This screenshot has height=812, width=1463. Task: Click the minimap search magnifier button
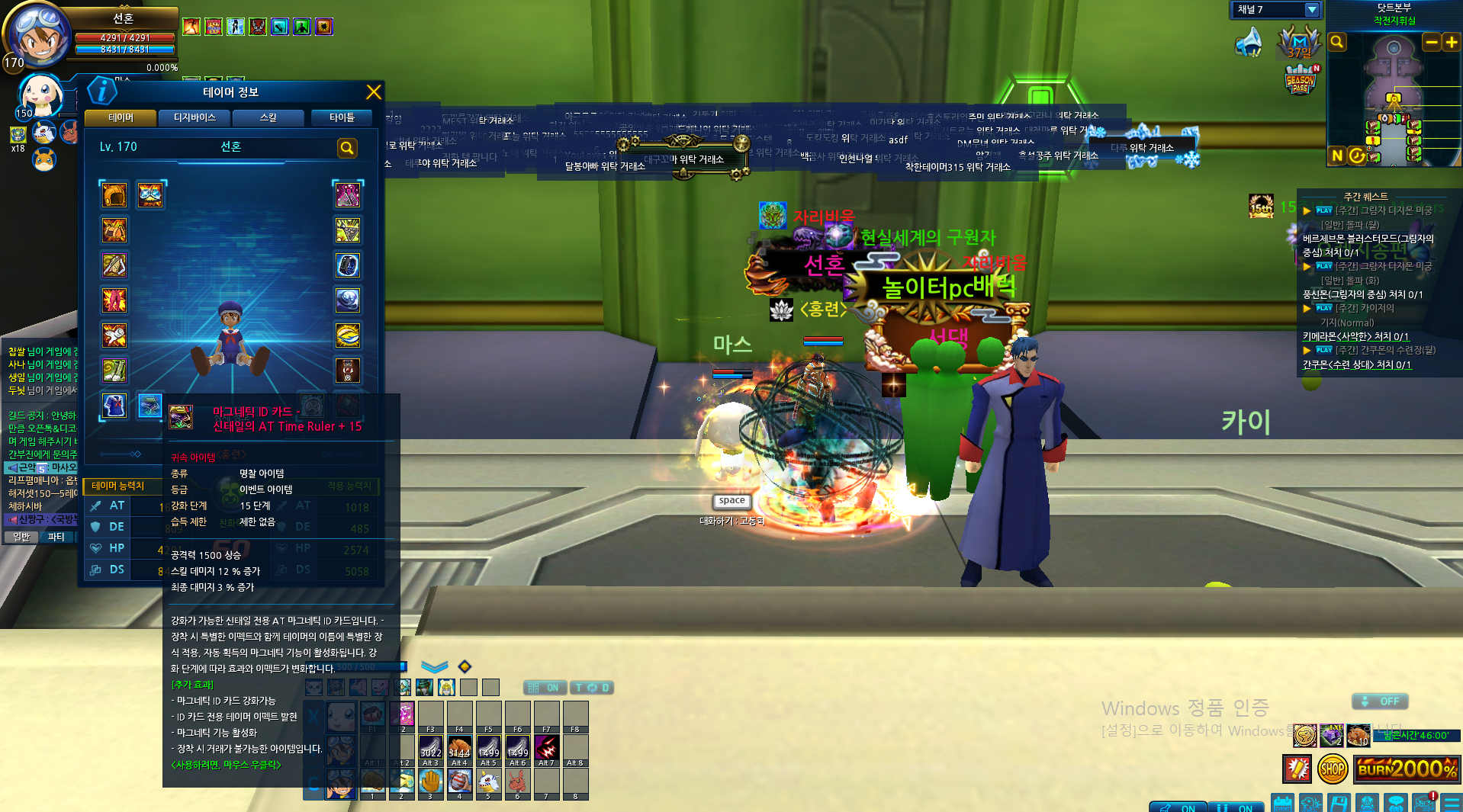(x=1337, y=42)
